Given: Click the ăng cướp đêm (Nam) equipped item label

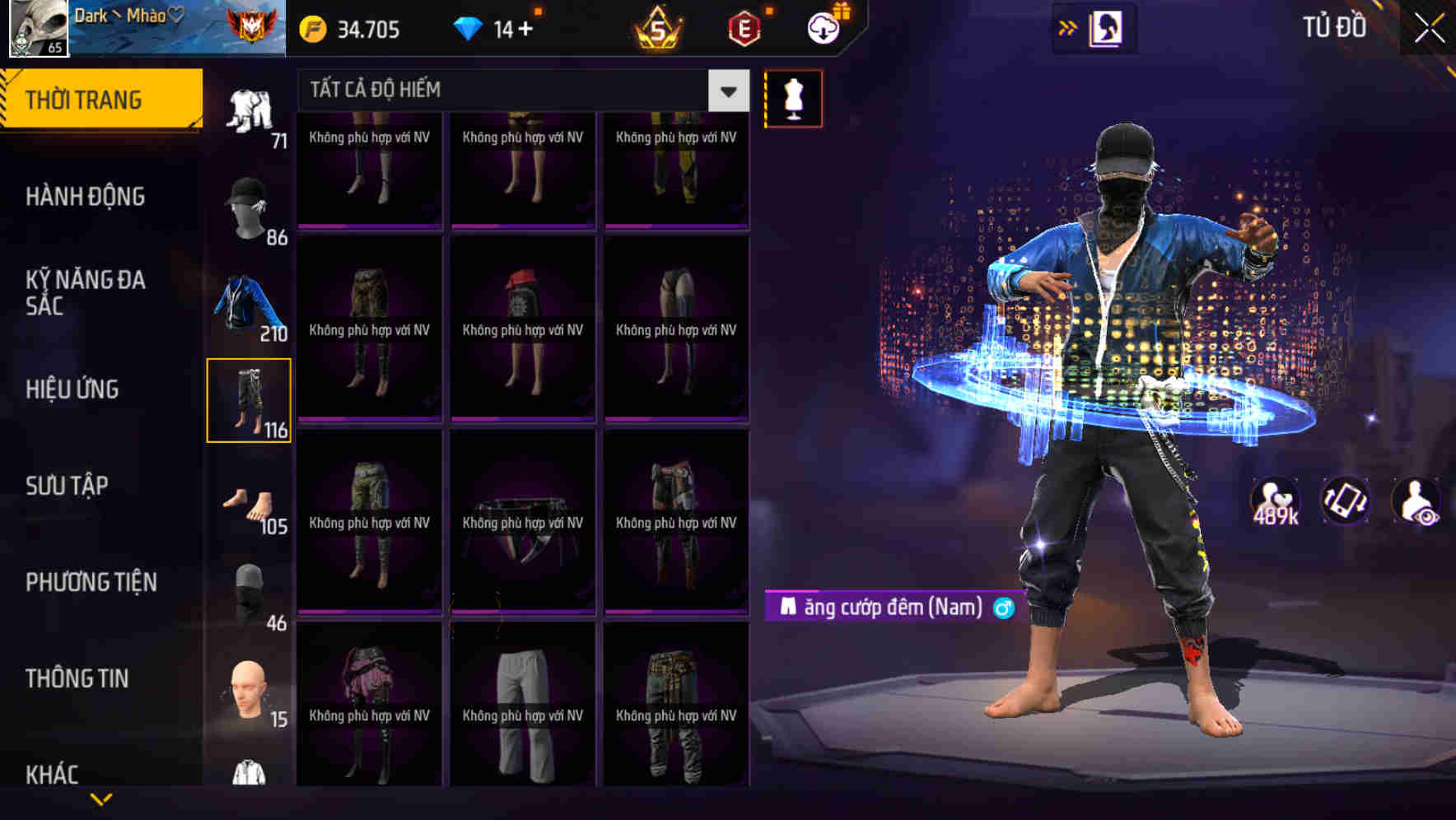Looking at the screenshot, I should (x=888, y=607).
